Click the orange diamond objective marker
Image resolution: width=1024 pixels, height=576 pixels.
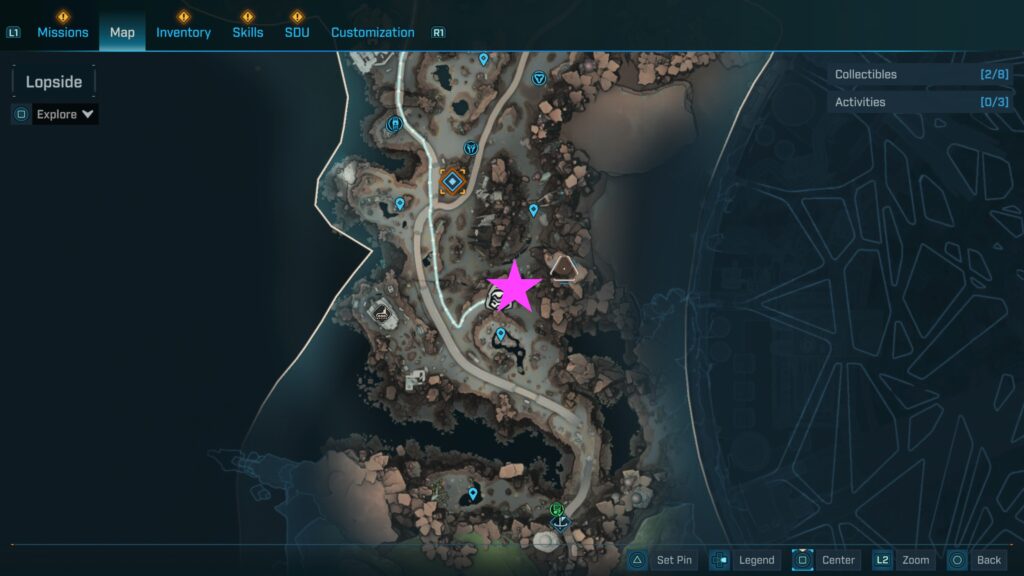click(x=453, y=181)
